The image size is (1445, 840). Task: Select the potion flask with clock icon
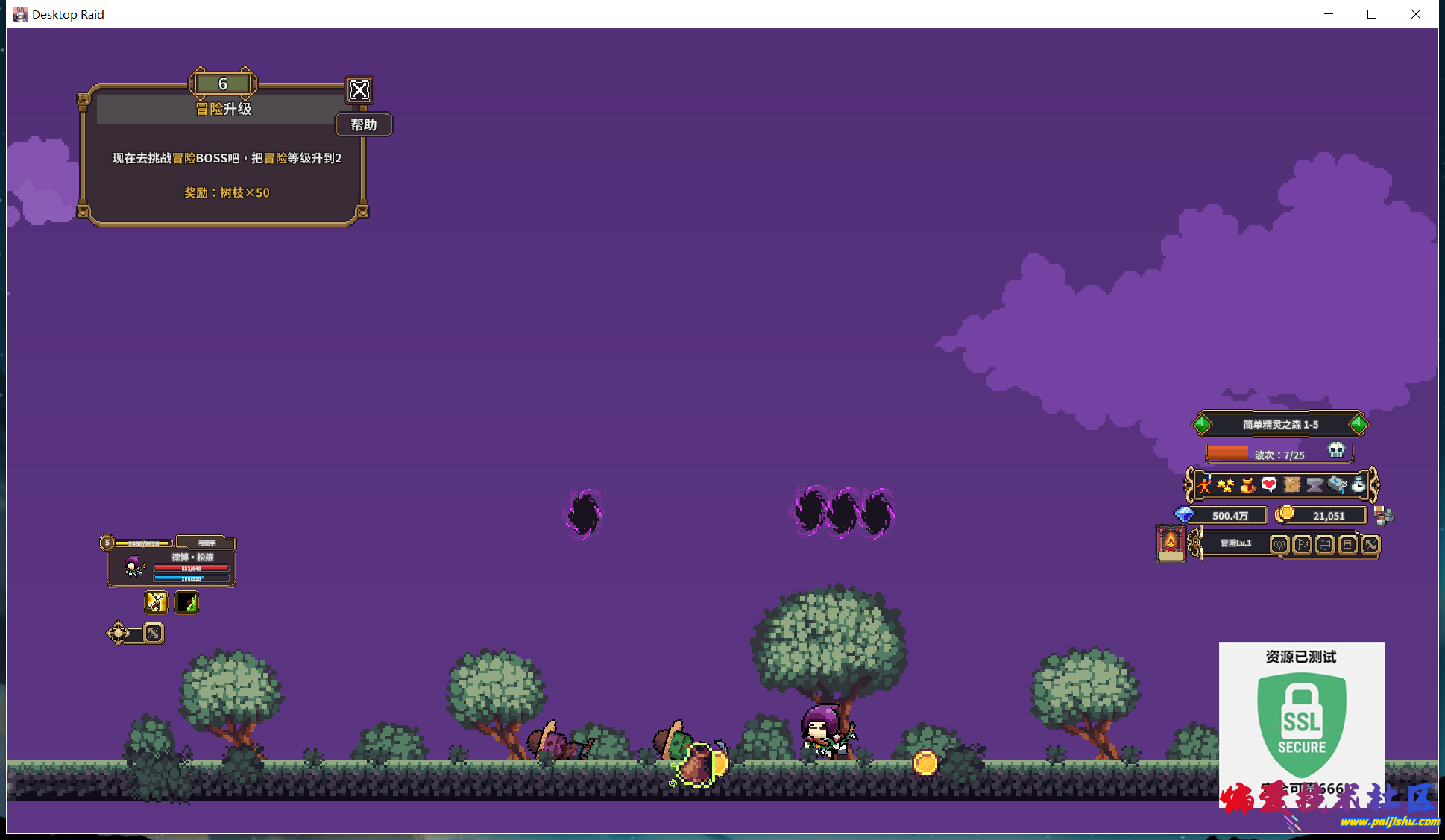[x=1359, y=485]
